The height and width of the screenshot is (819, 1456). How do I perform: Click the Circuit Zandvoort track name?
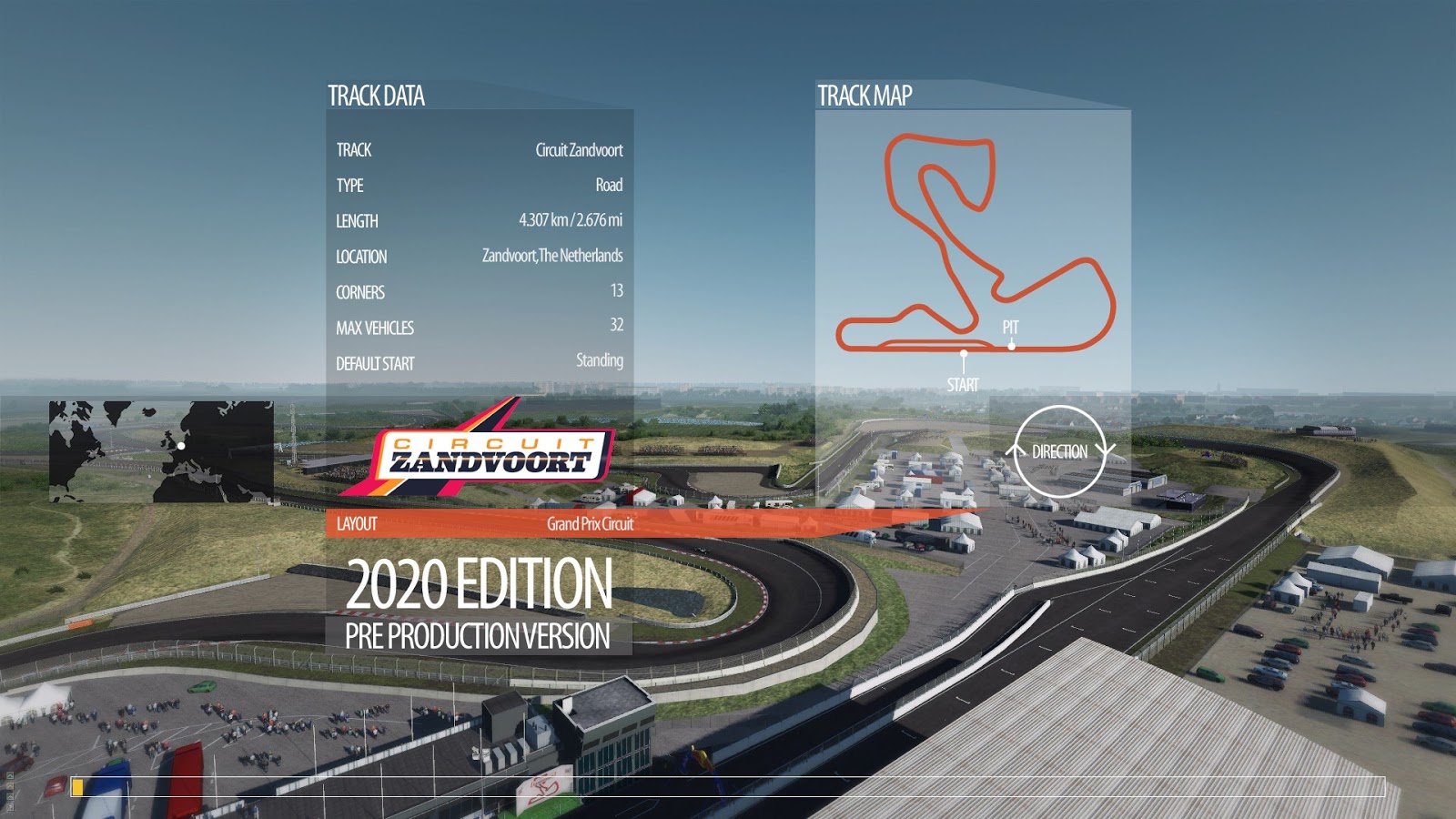coord(580,150)
